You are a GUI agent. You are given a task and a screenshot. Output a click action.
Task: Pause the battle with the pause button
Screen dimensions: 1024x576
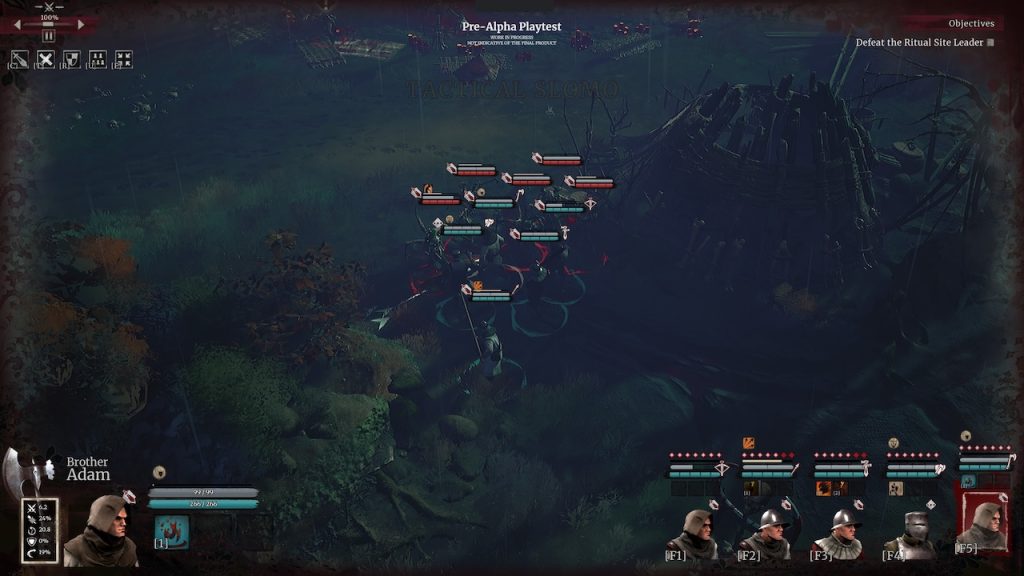click(48, 36)
